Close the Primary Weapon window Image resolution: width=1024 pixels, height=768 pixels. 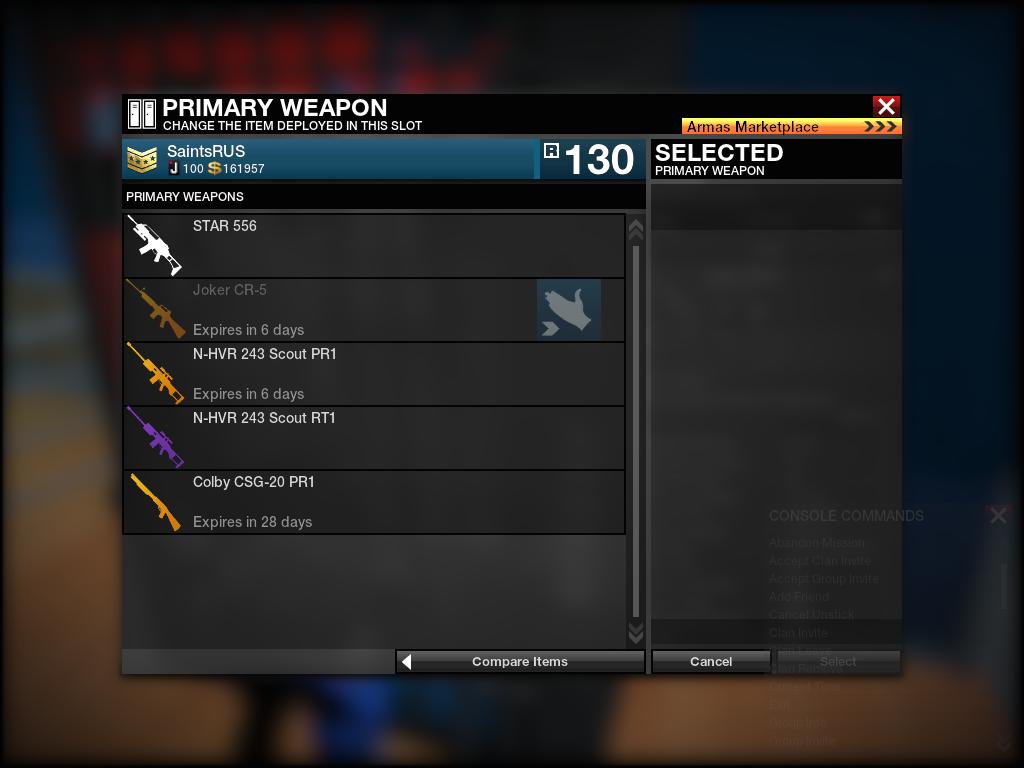pos(885,106)
